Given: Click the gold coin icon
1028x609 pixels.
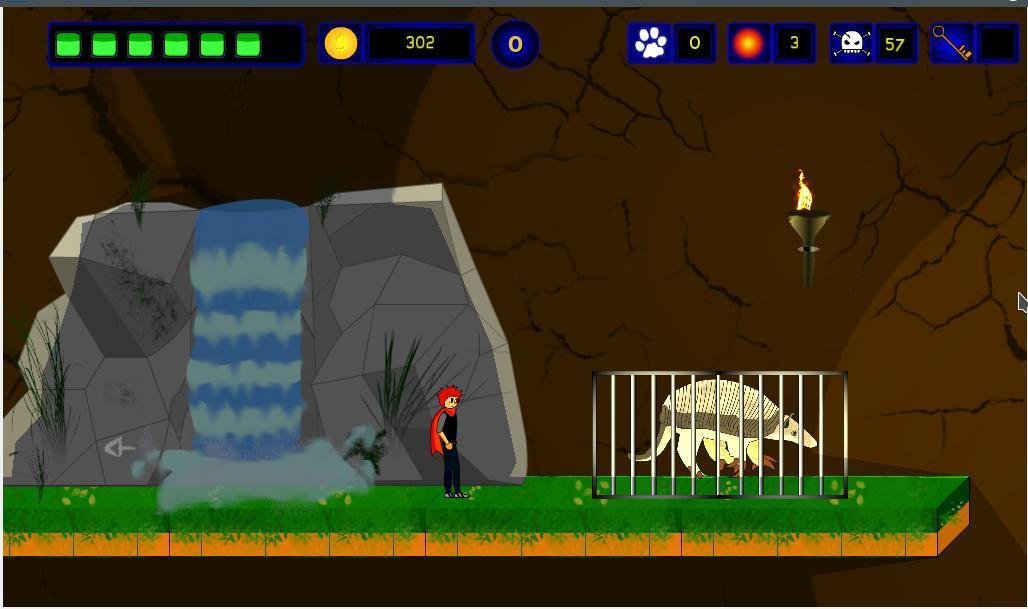Looking at the screenshot, I should click(x=341, y=44).
